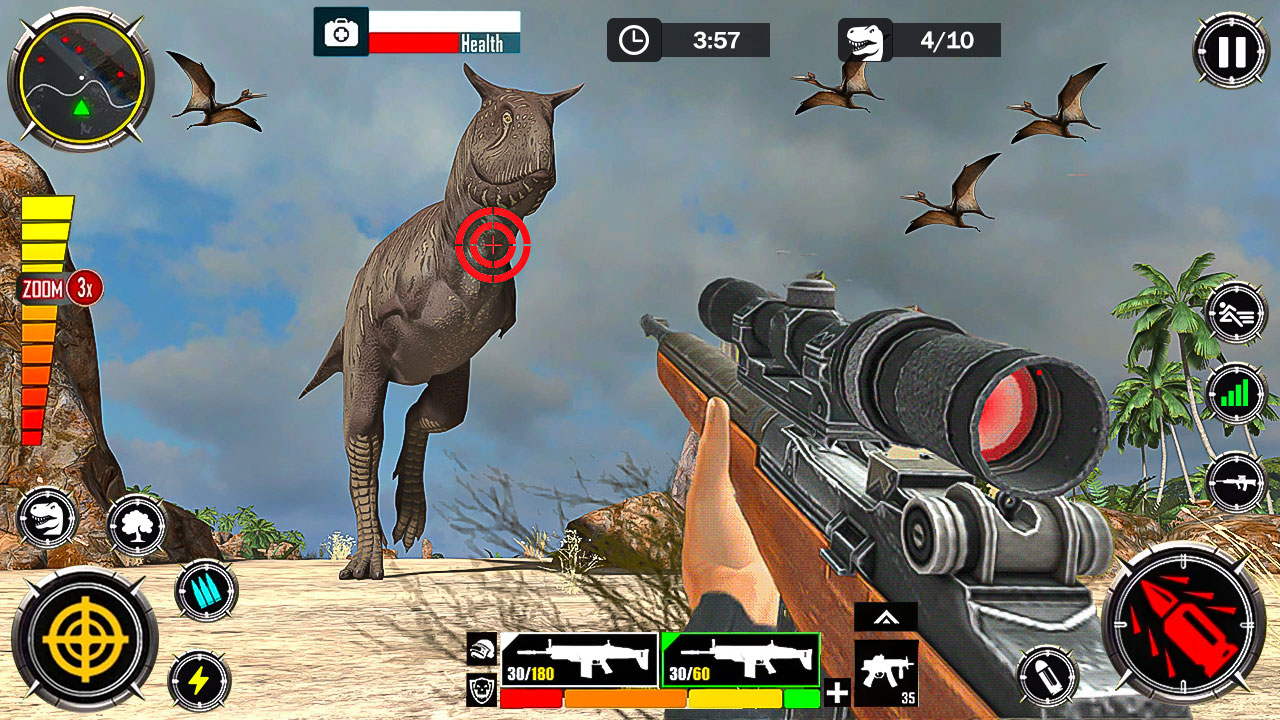The height and width of the screenshot is (720, 1280).
Task: Open the dinosaur selection icon on the left
Action: coord(45,516)
